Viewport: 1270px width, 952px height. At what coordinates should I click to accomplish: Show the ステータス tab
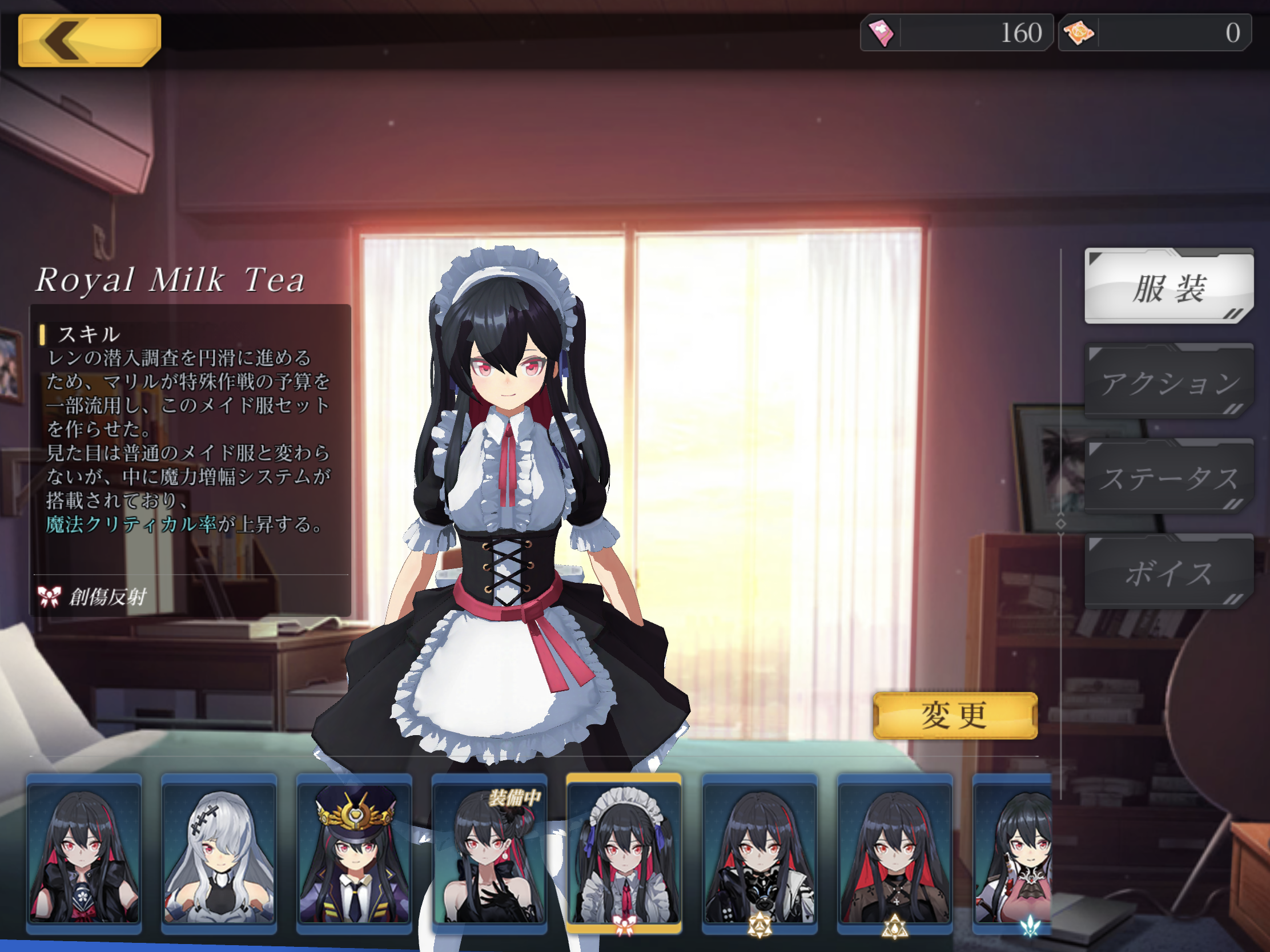click(x=1168, y=478)
